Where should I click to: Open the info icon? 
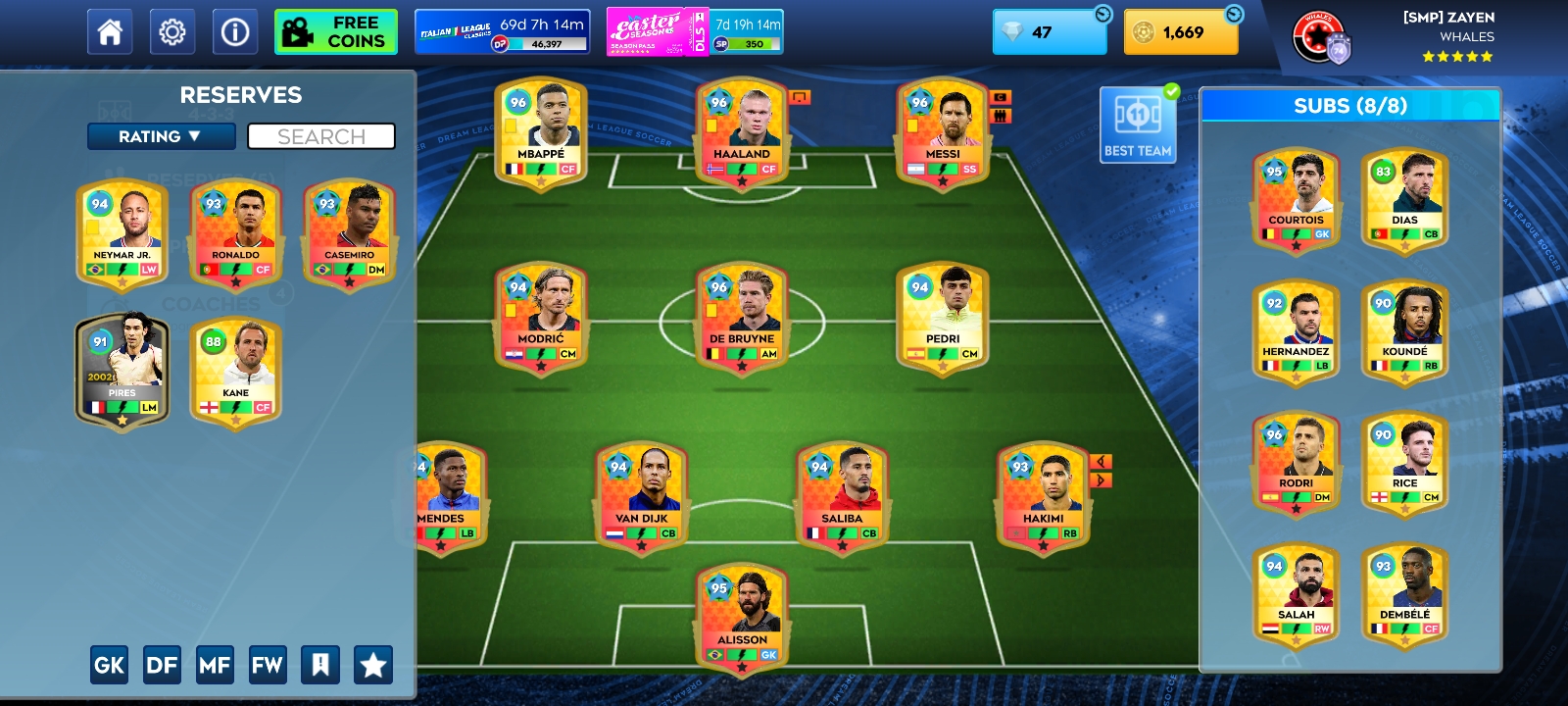[234, 30]
